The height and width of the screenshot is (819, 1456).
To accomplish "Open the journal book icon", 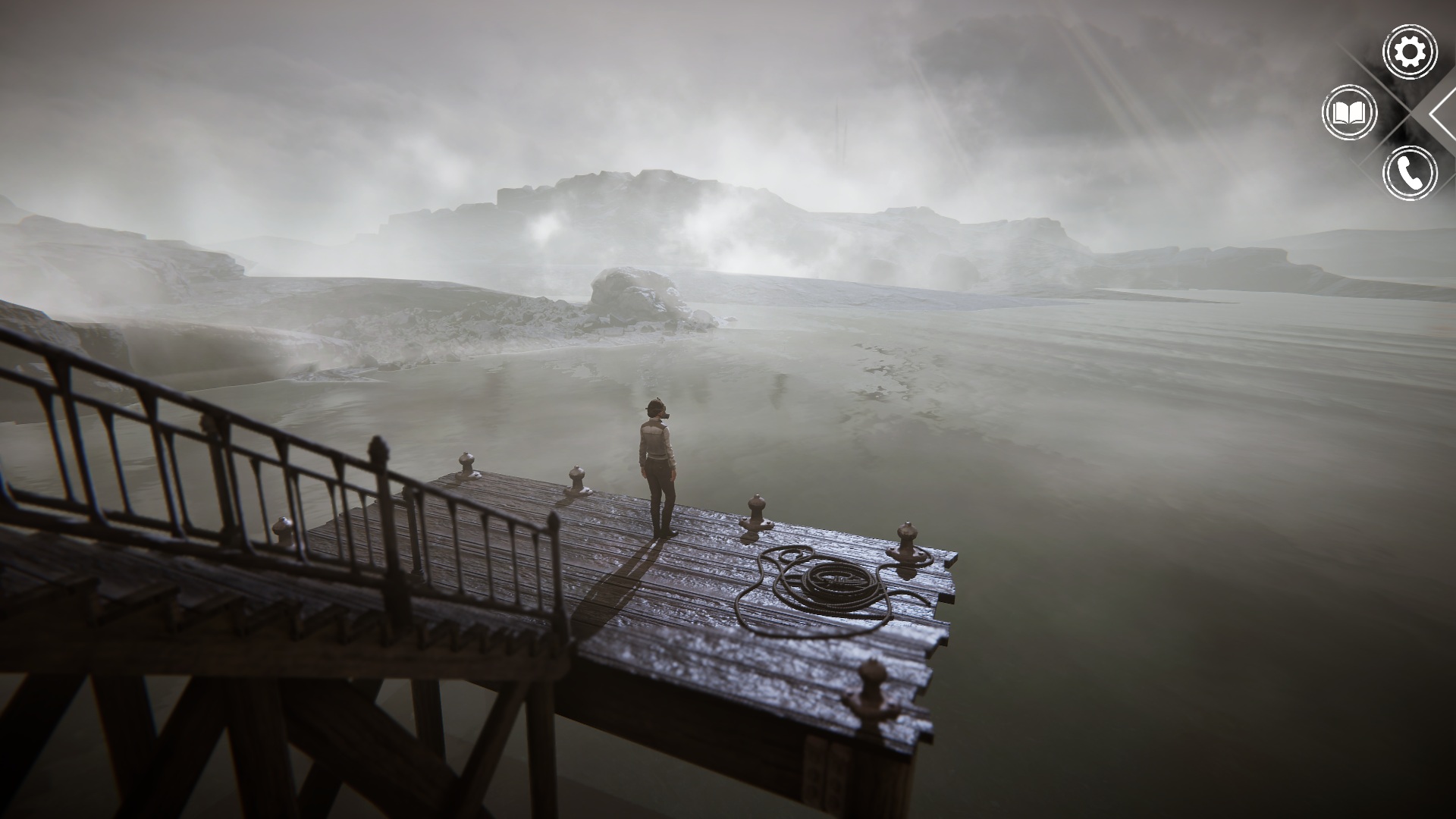I will tap(1349, 113).
